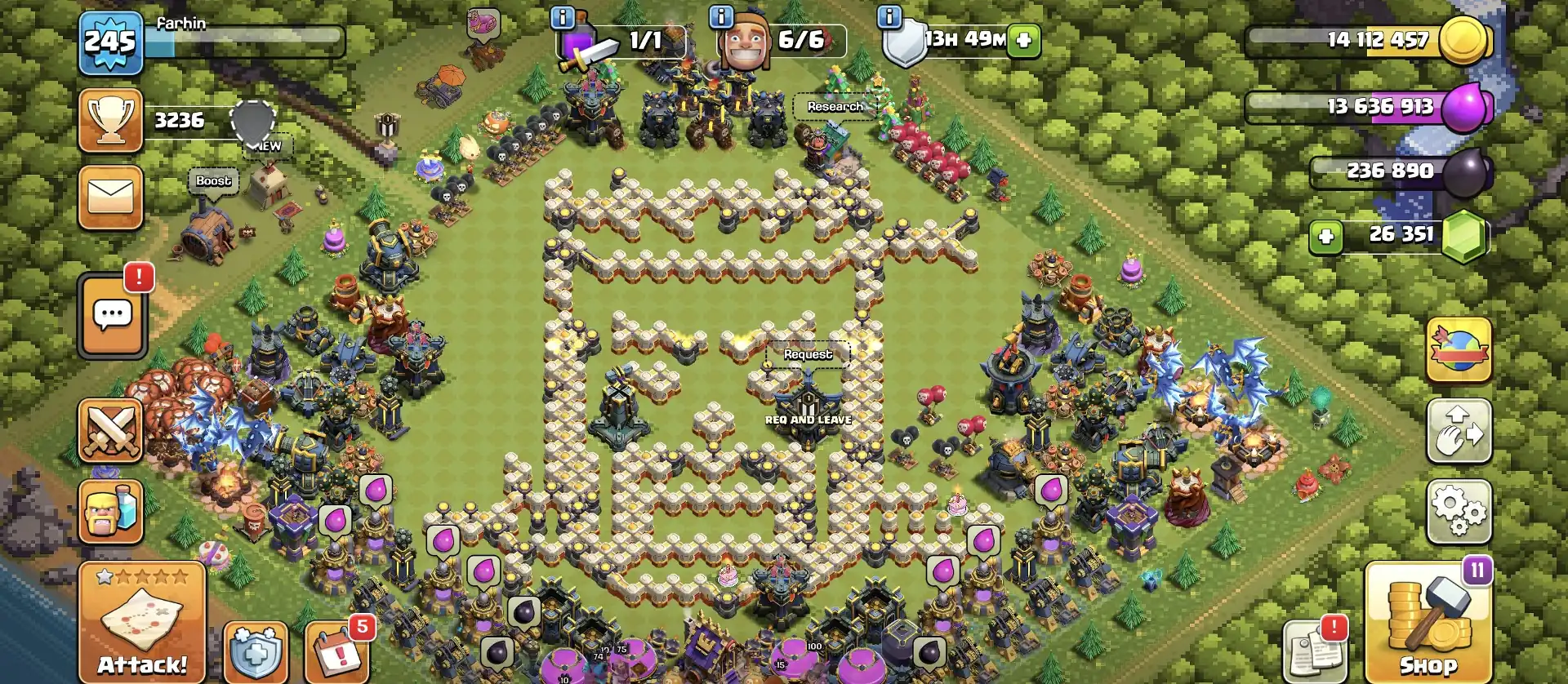Open the layout editor arrows icon
This screenshot has height=684, width=1568.
pyautogui.click(x=1461, y=431)
